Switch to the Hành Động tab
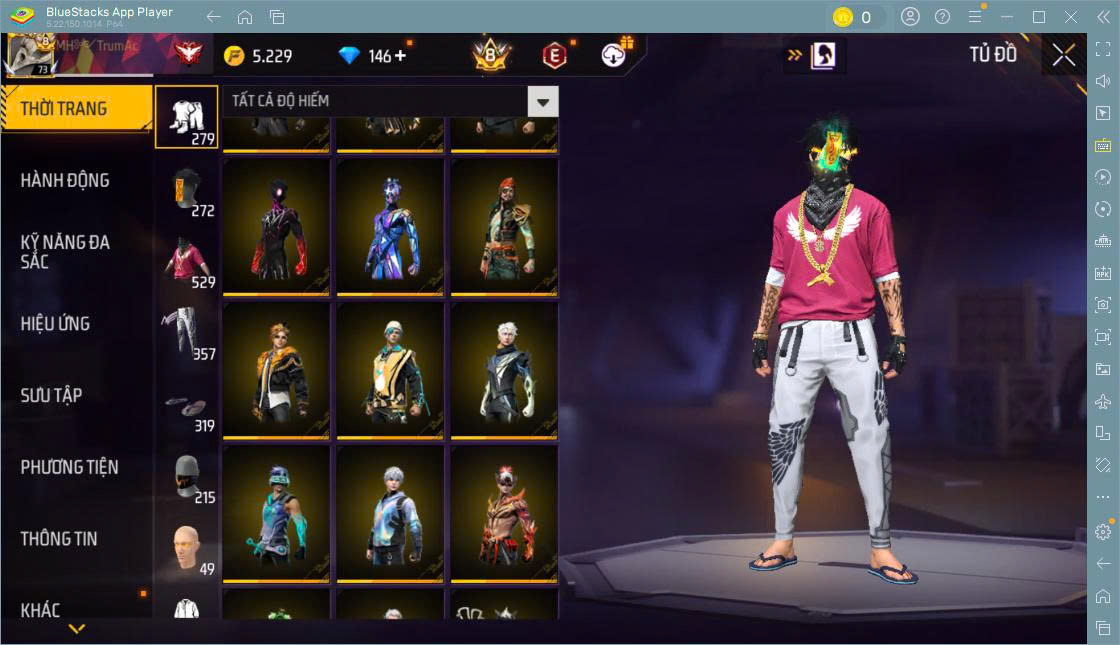The width and height of the screenshot is (1120, 645). (66, 181)
